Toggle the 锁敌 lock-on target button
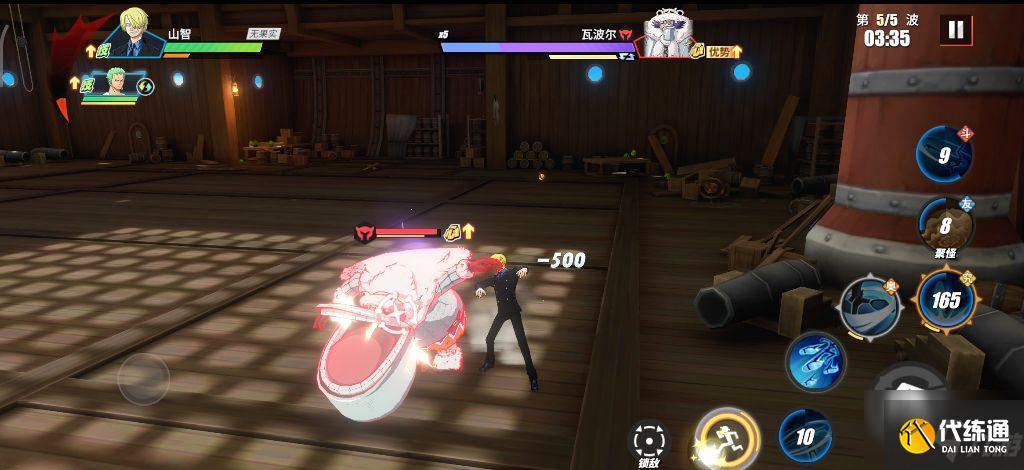 [649, 440]
